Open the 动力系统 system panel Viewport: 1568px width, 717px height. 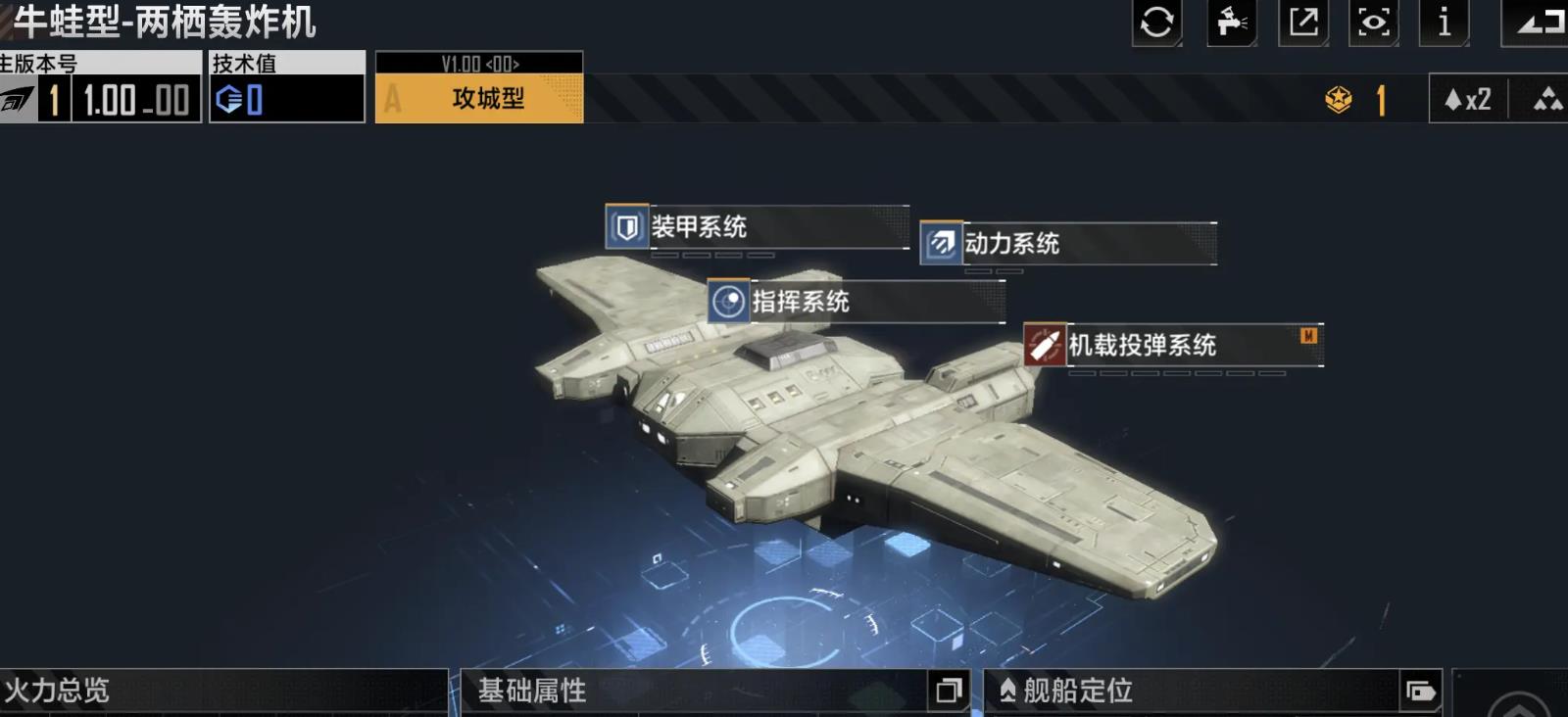click(1014, 245)
